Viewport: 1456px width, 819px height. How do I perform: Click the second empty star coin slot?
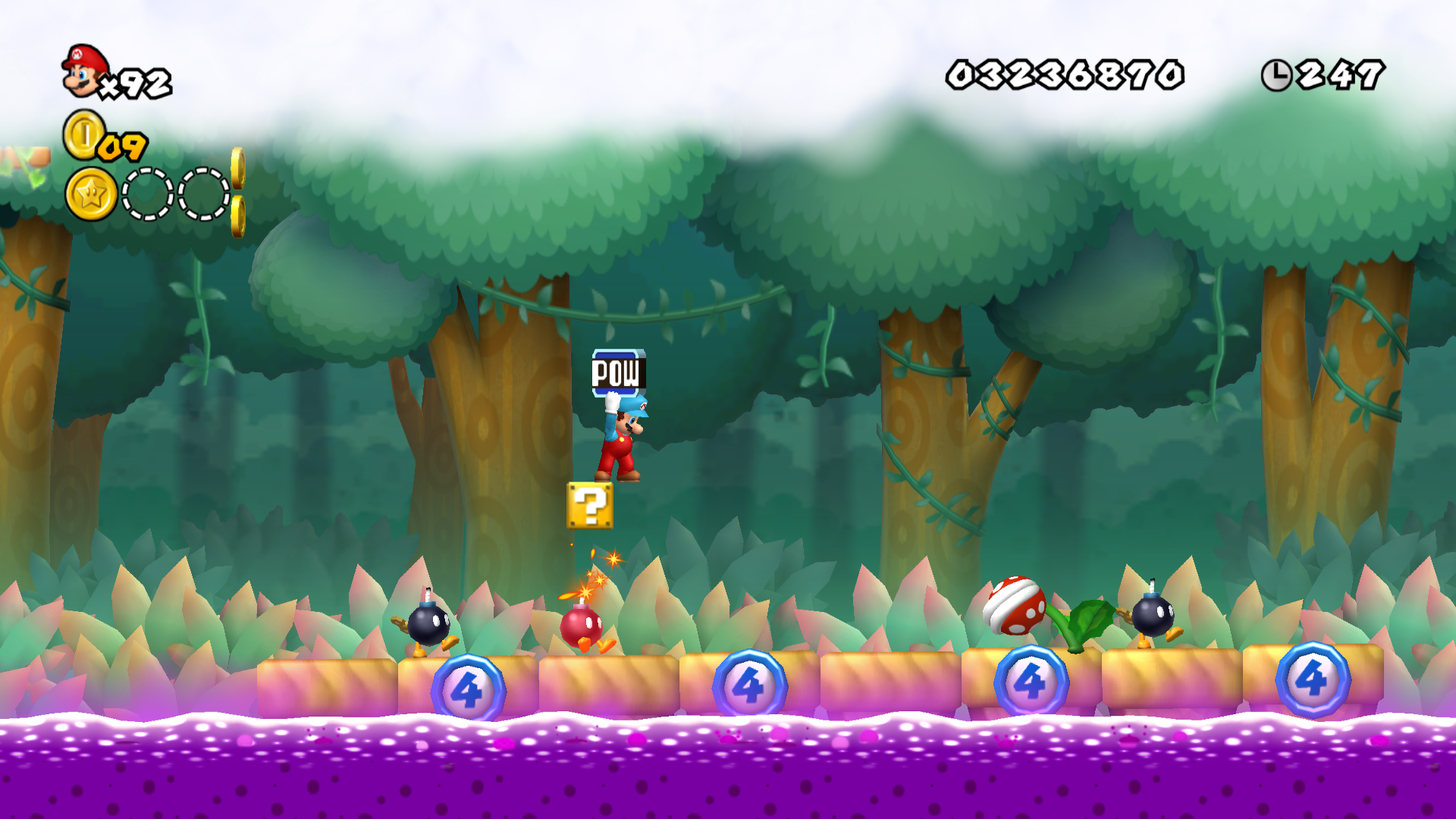203,196
